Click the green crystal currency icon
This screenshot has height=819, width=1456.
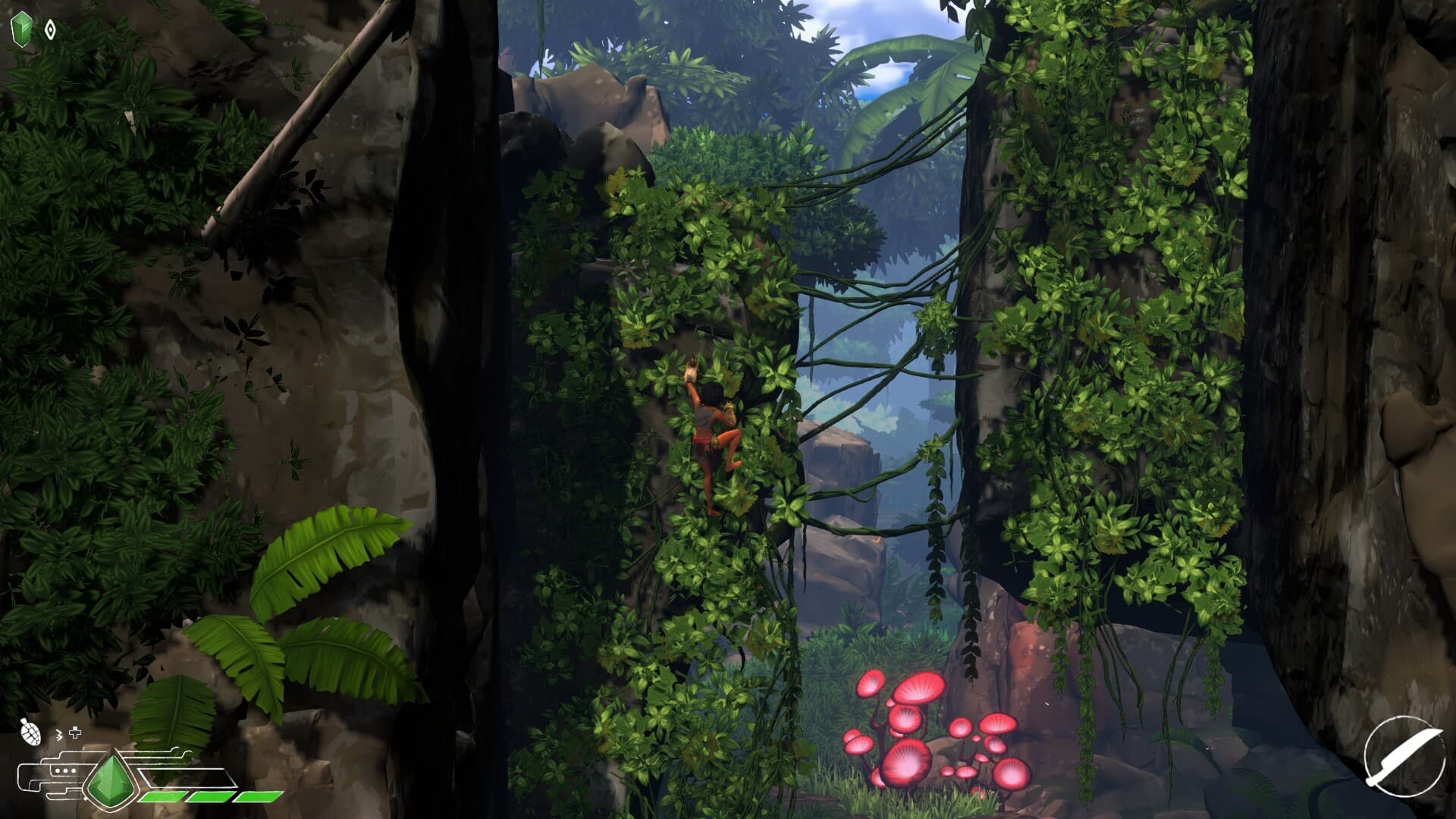(x=22, y=27)
